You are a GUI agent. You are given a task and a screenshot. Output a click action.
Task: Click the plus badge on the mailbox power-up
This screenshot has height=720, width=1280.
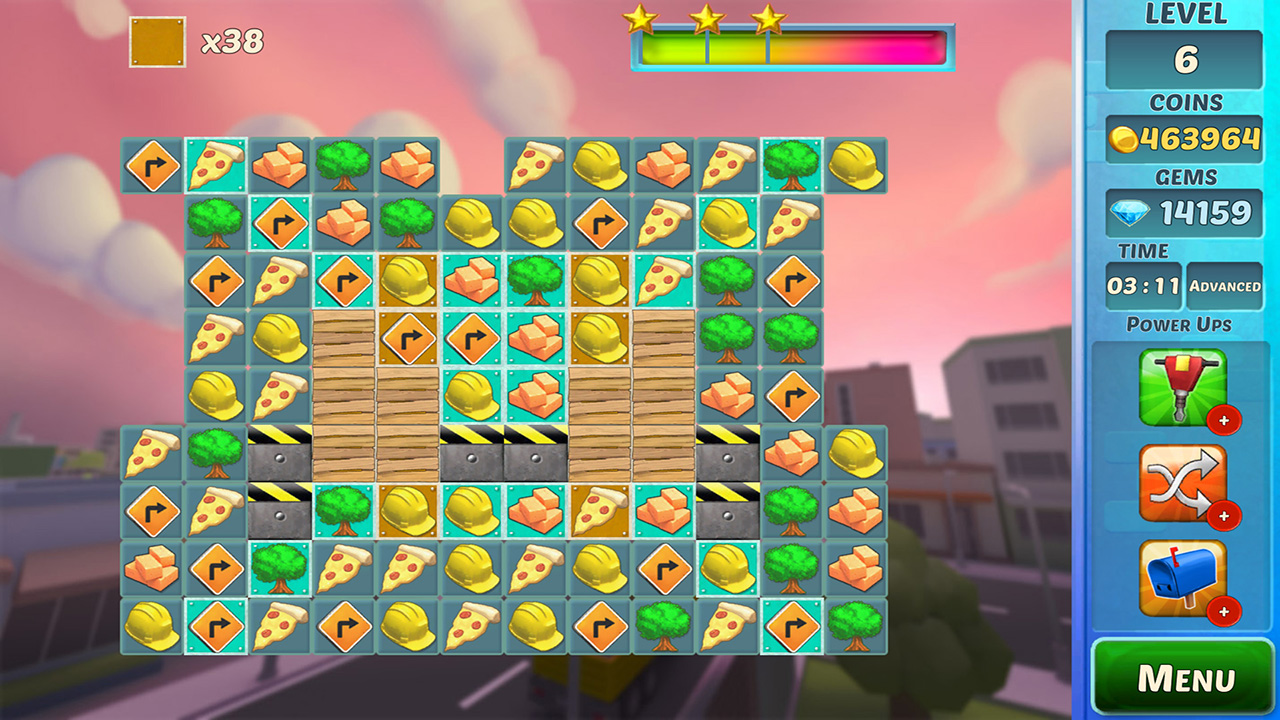pos(1222,613)
